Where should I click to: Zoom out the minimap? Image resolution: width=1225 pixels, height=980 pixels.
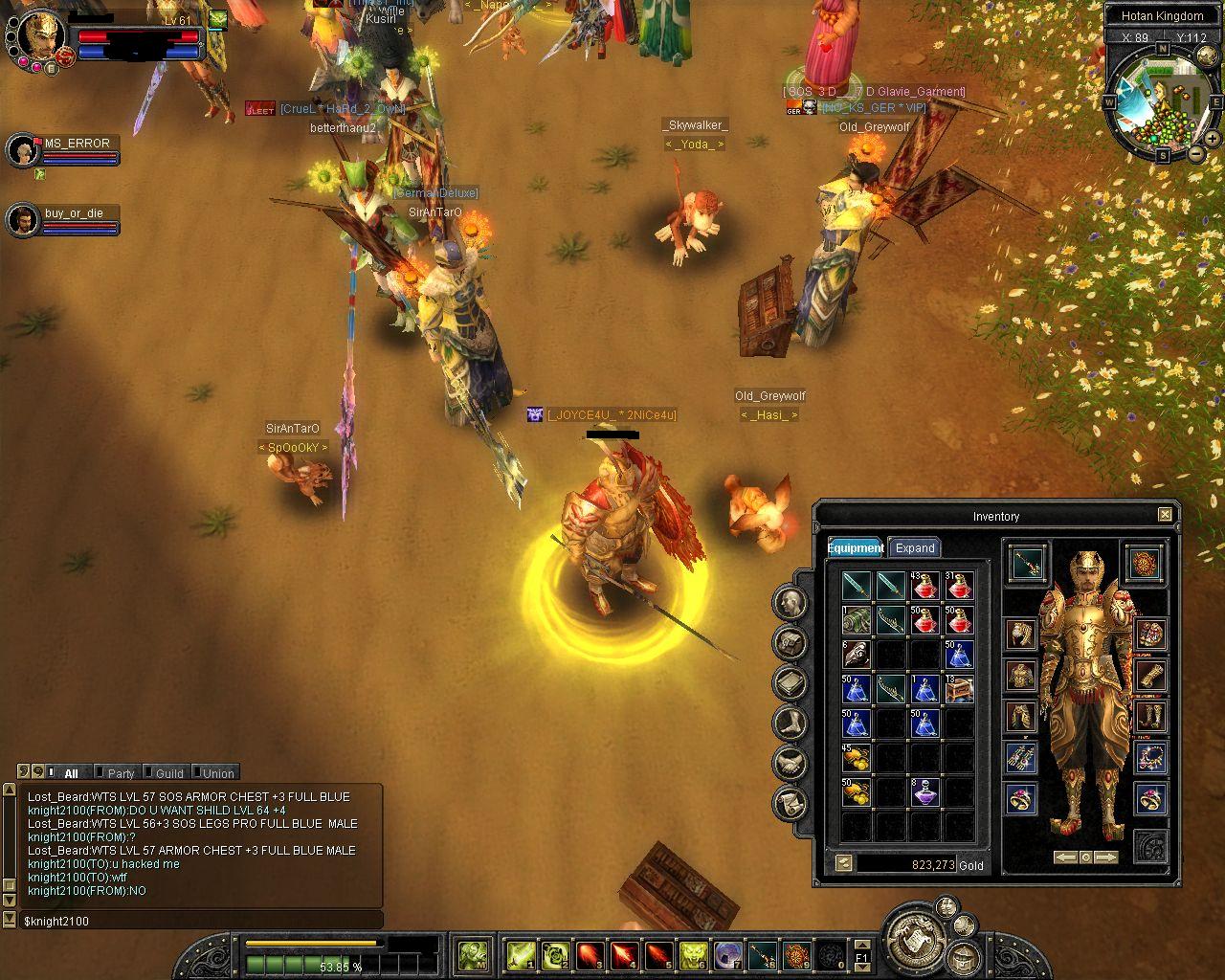pyautogui.click(x=1196, y=153)
